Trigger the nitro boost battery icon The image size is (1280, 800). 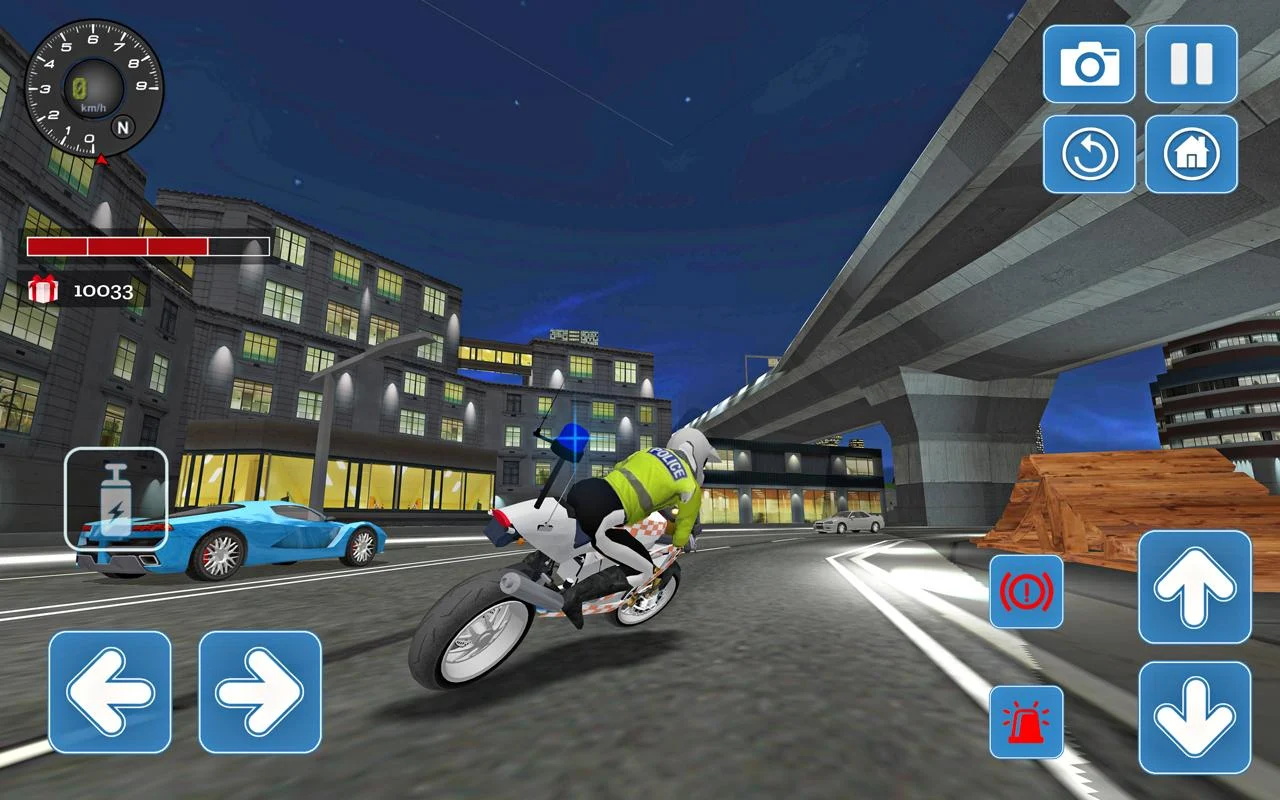[x=116, y=496]
